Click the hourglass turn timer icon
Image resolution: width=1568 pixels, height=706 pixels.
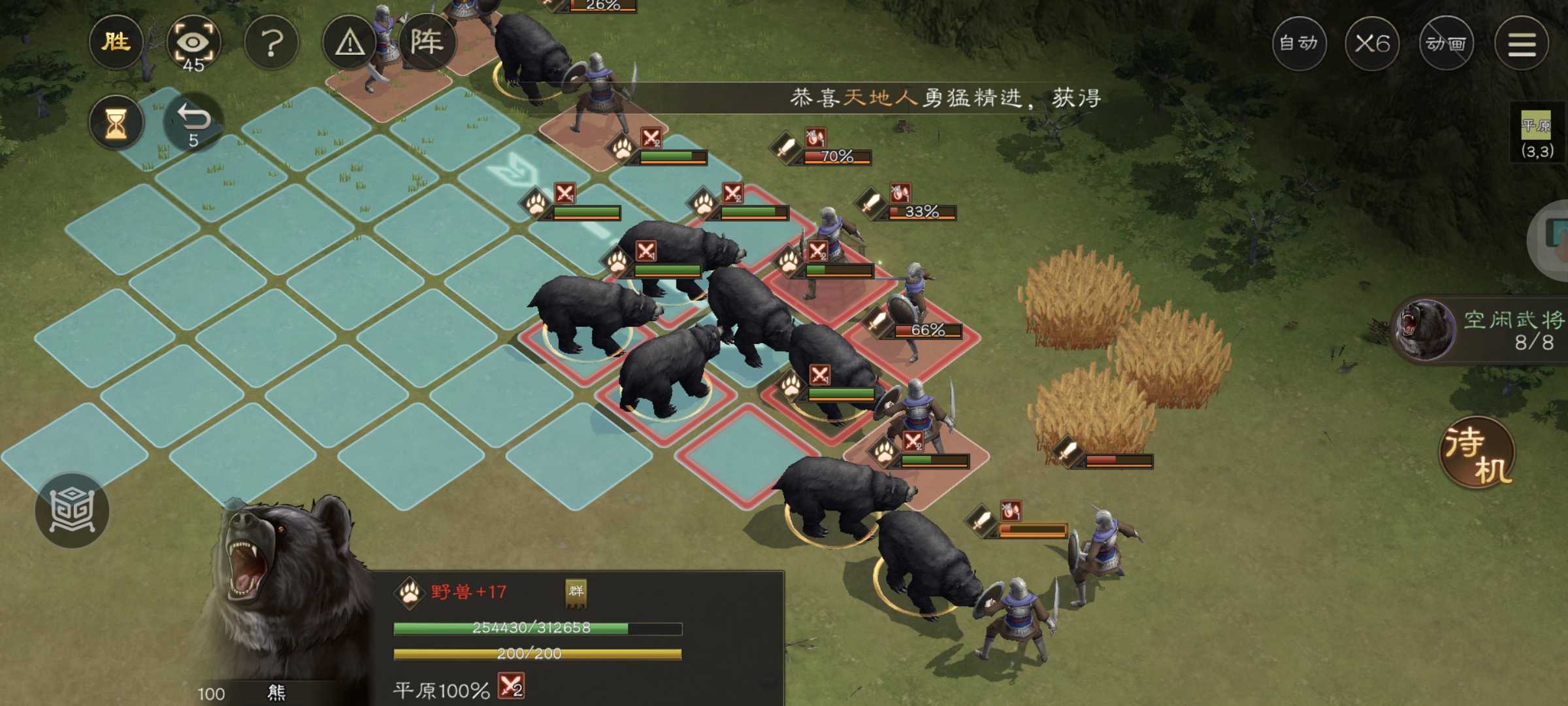[116, 121]
